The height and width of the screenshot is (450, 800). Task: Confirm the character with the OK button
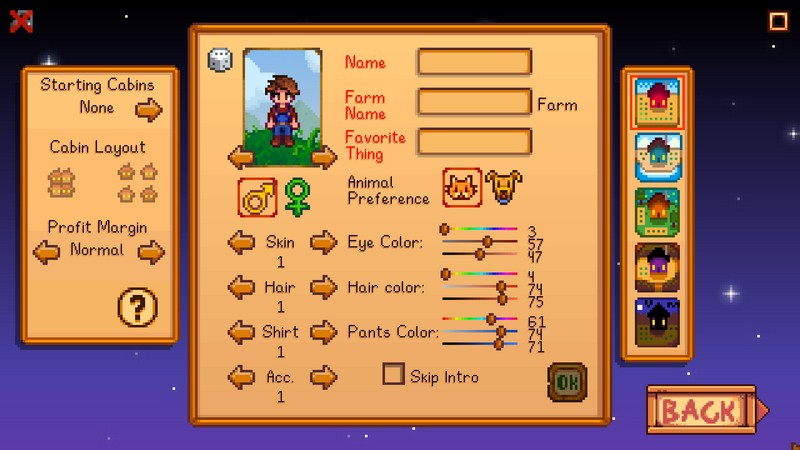567,382
